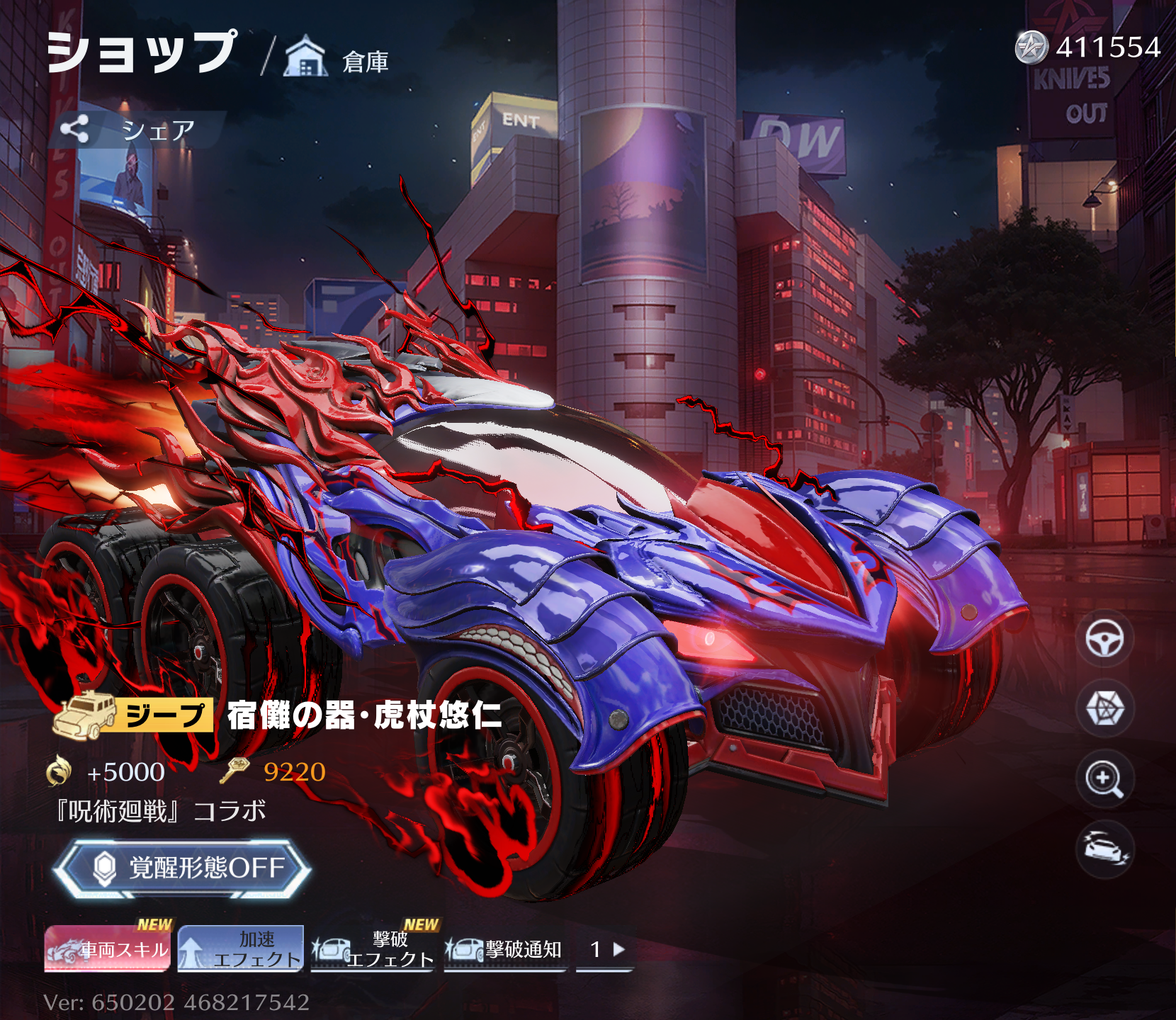Switch to the 加速エフェクト tab
This screenshot has width=1176, height=1020.
pyautogui.click(x=241, y=949)
